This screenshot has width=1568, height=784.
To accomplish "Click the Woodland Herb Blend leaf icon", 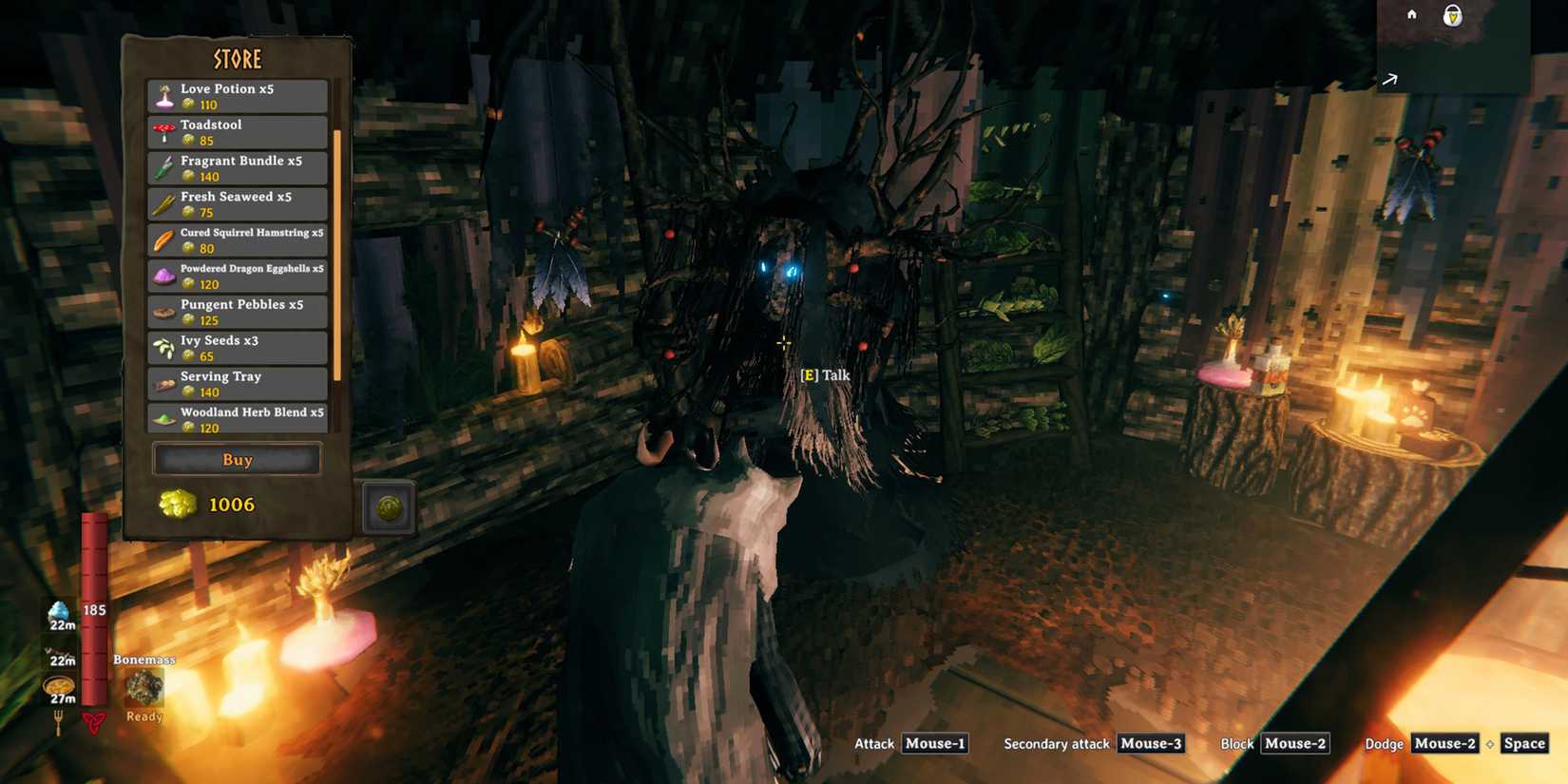I will pos(163,419).
